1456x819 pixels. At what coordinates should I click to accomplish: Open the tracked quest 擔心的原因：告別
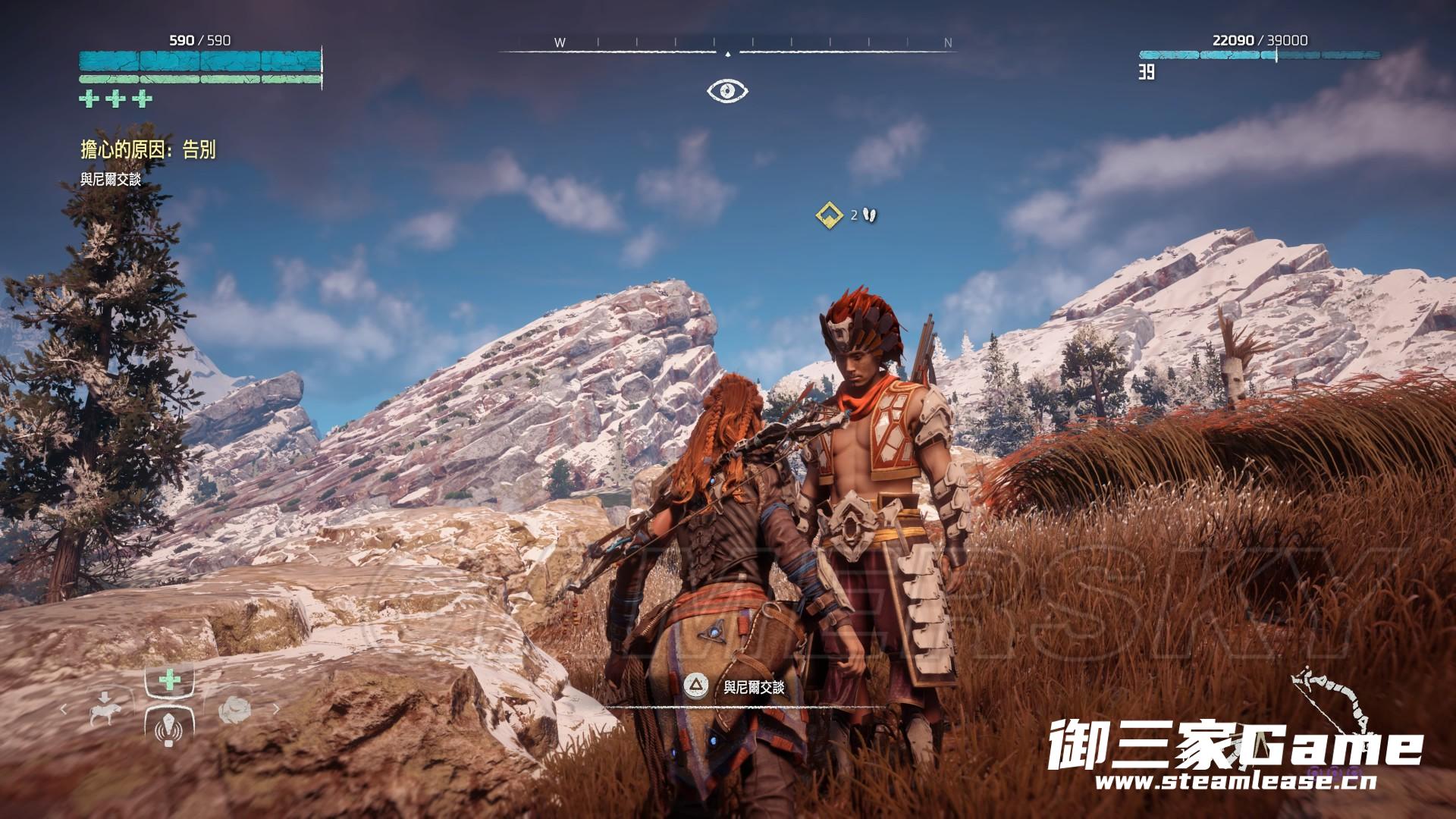(149, 150)
